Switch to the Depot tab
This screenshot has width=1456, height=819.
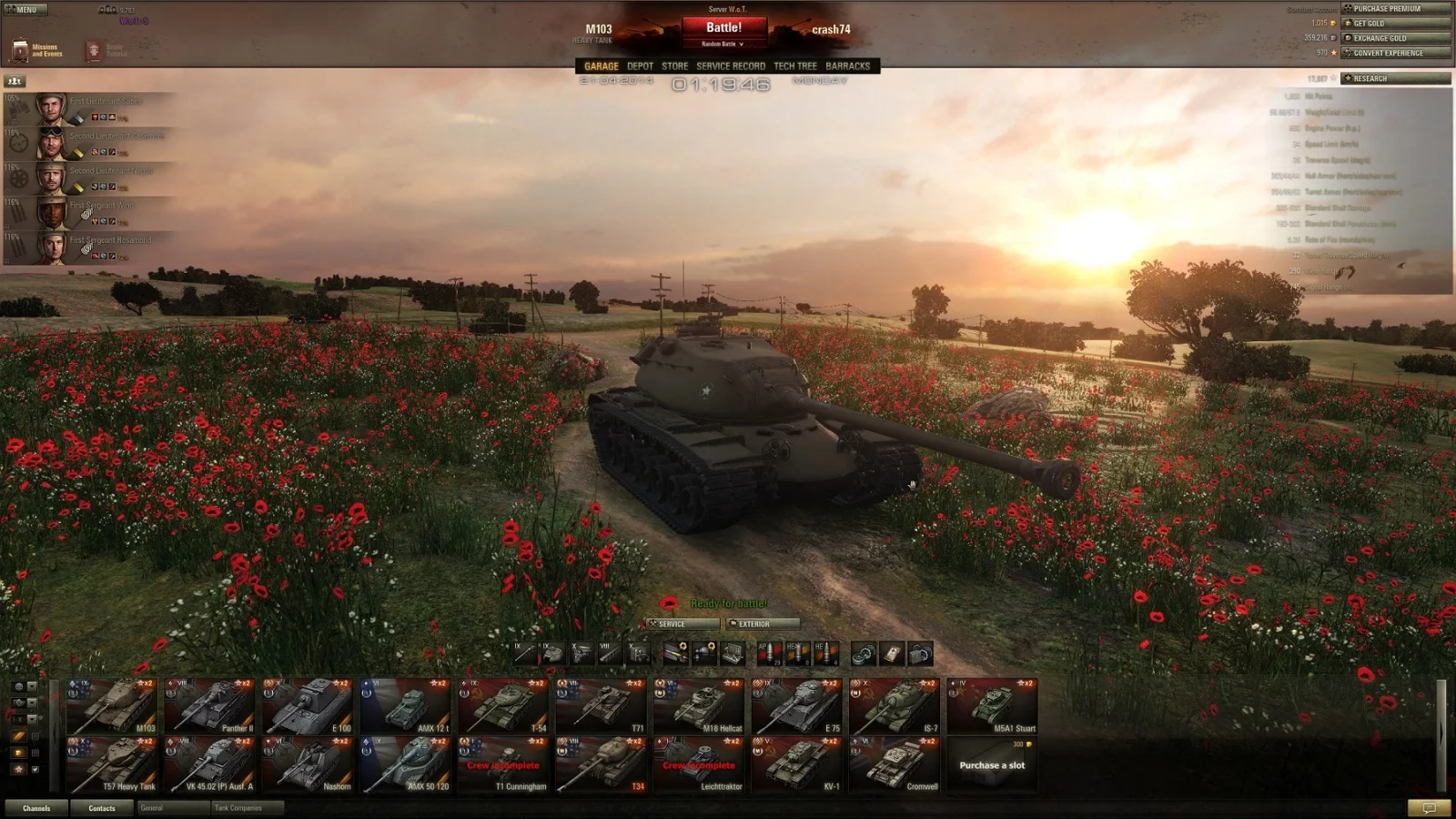(640, 66)
